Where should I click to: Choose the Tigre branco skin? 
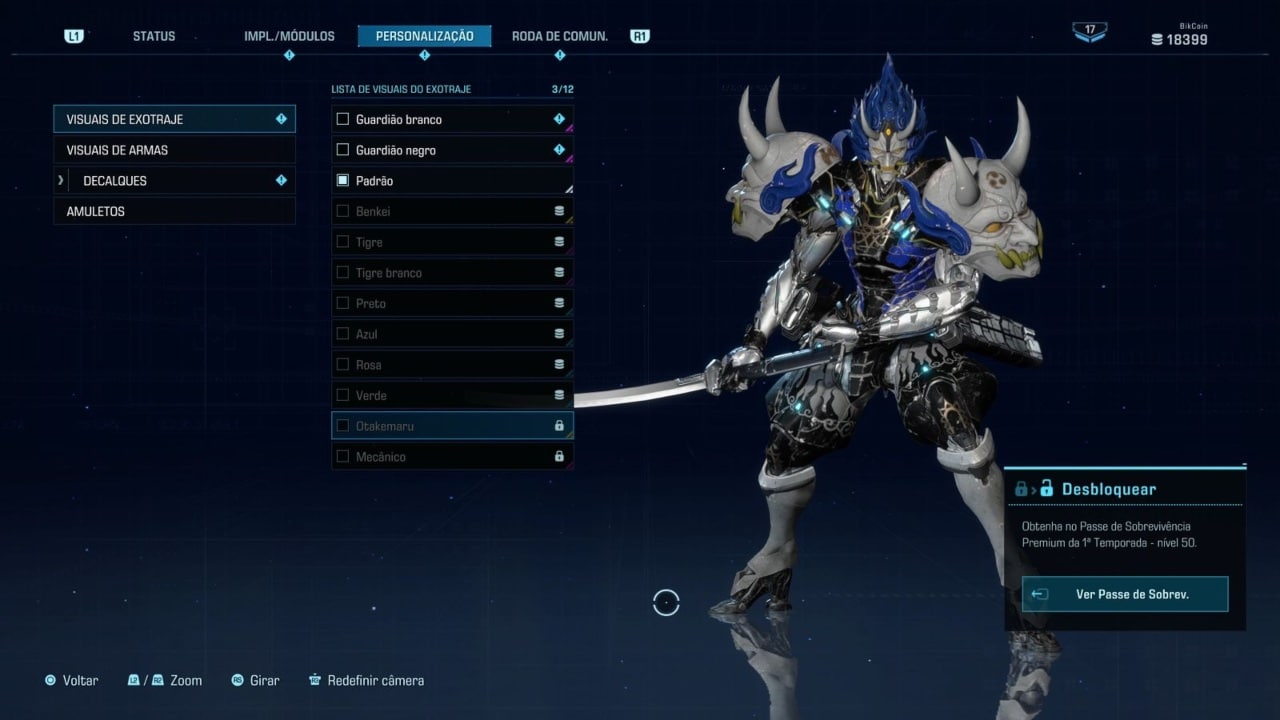452,273
